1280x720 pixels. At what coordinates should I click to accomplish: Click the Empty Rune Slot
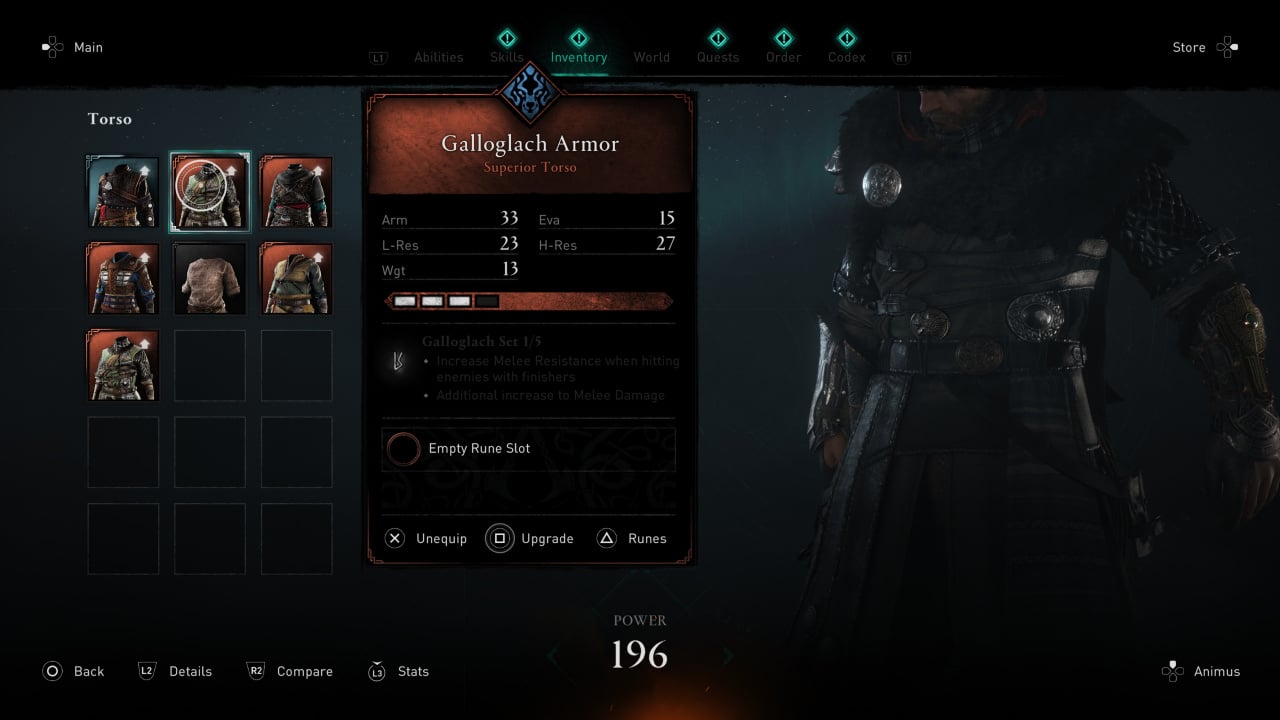click(528, 449)
